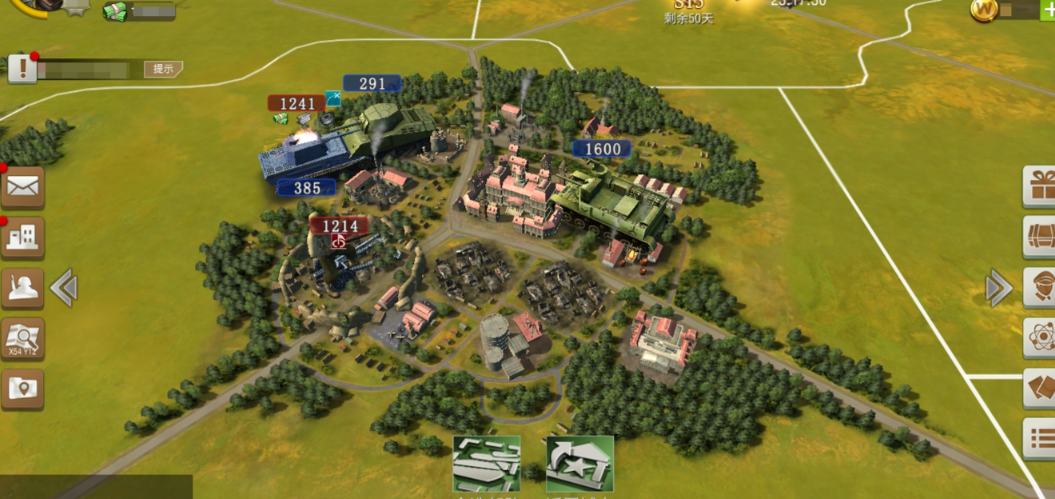
Task: Select the unit marker labeled 1214
Action: 339,227
